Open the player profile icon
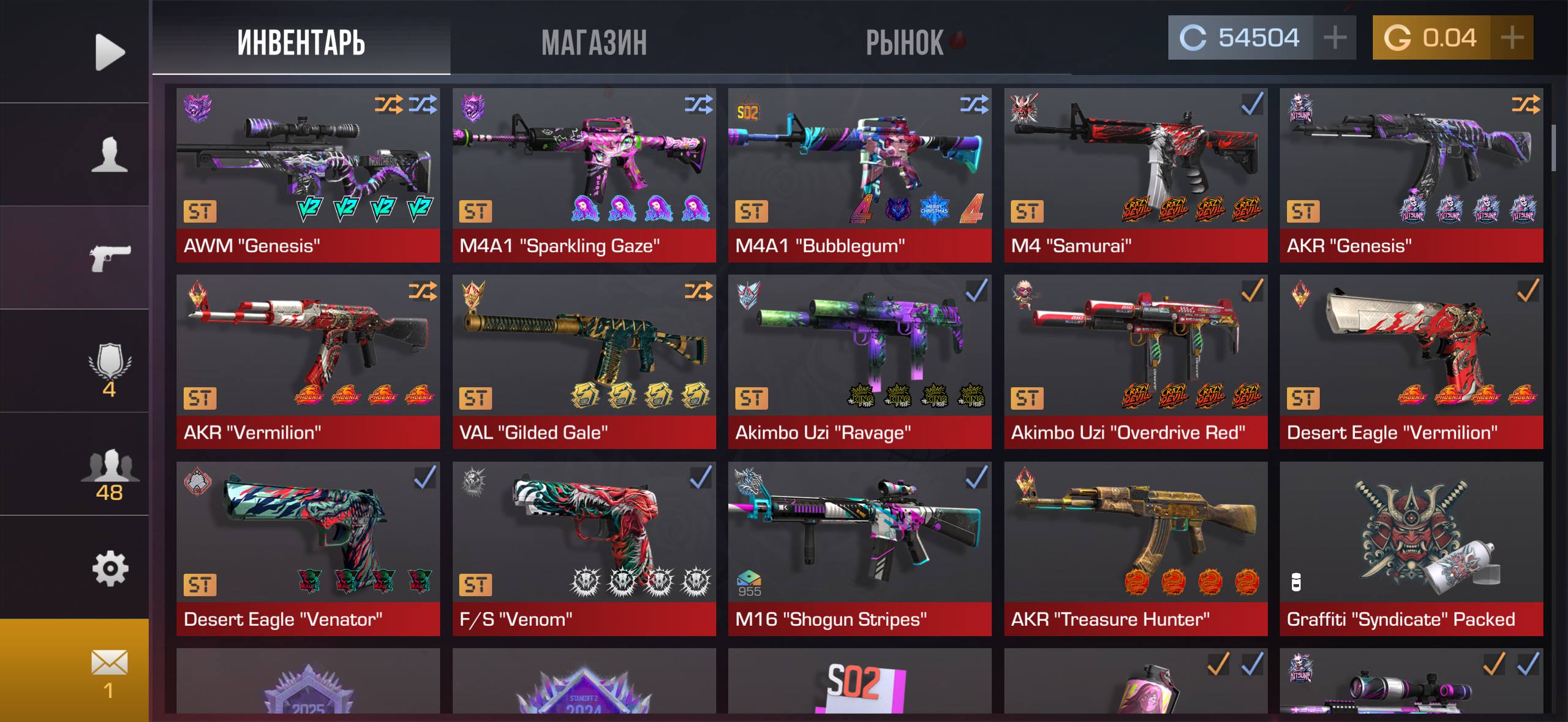Viewport: 1568px width, 722px height. pyautogui.click(x=110, y=154)
